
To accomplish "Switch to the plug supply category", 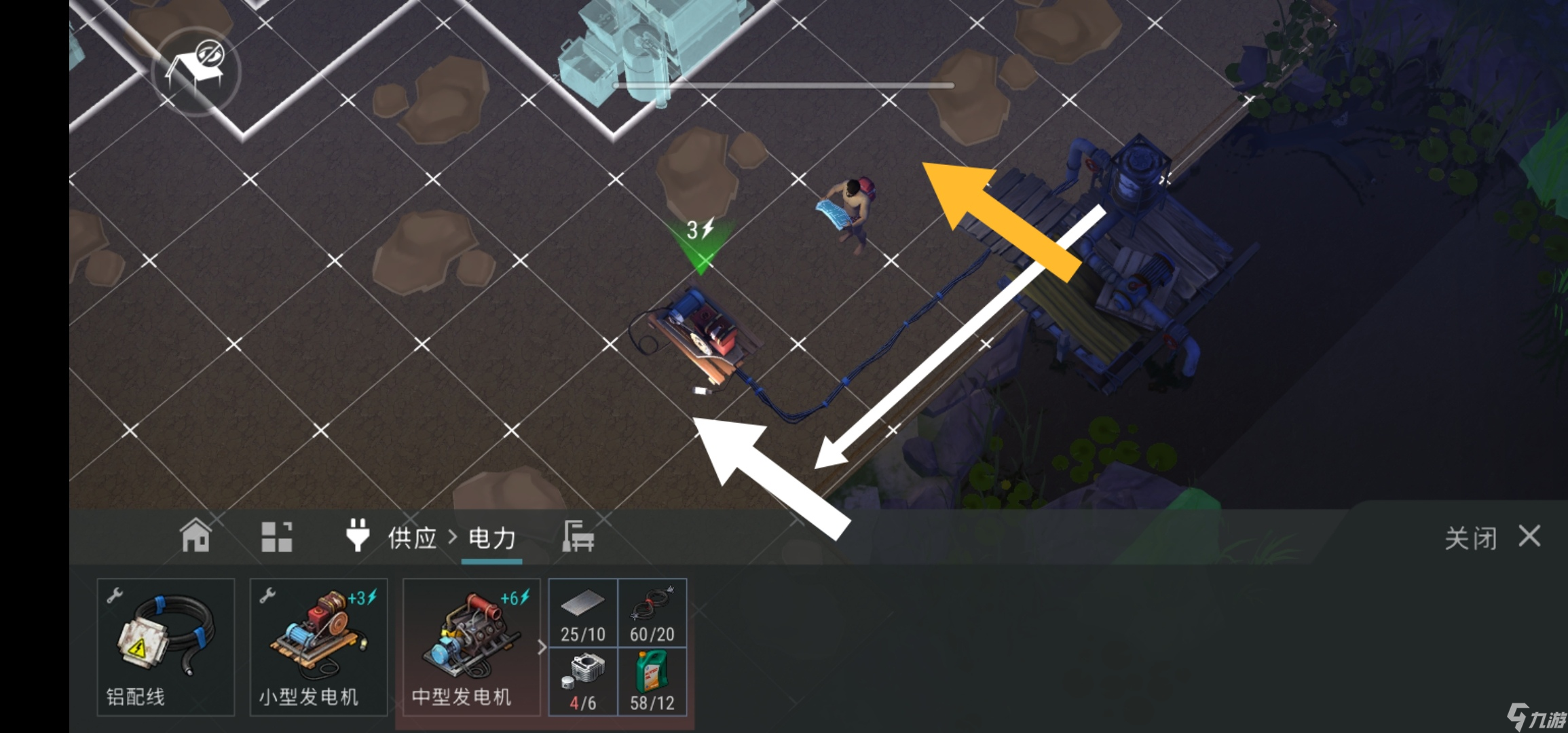I will (358, 536).
